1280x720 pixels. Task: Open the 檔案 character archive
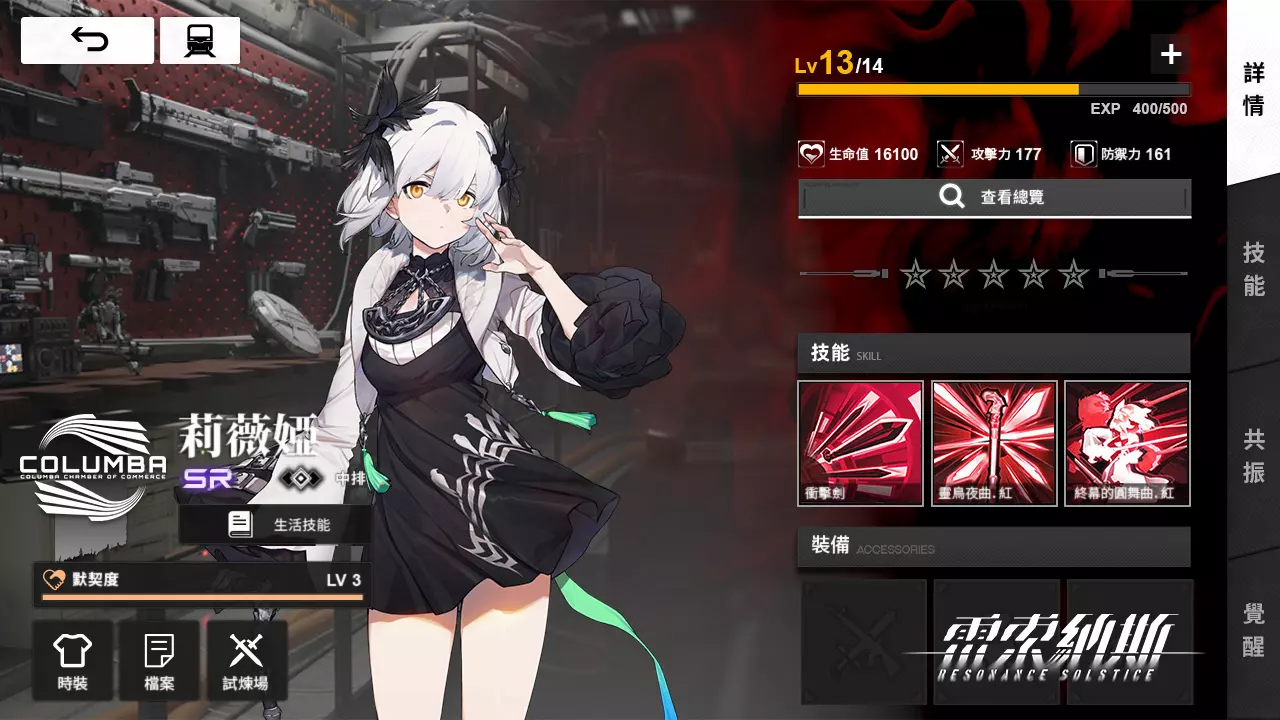coord(159,660)
